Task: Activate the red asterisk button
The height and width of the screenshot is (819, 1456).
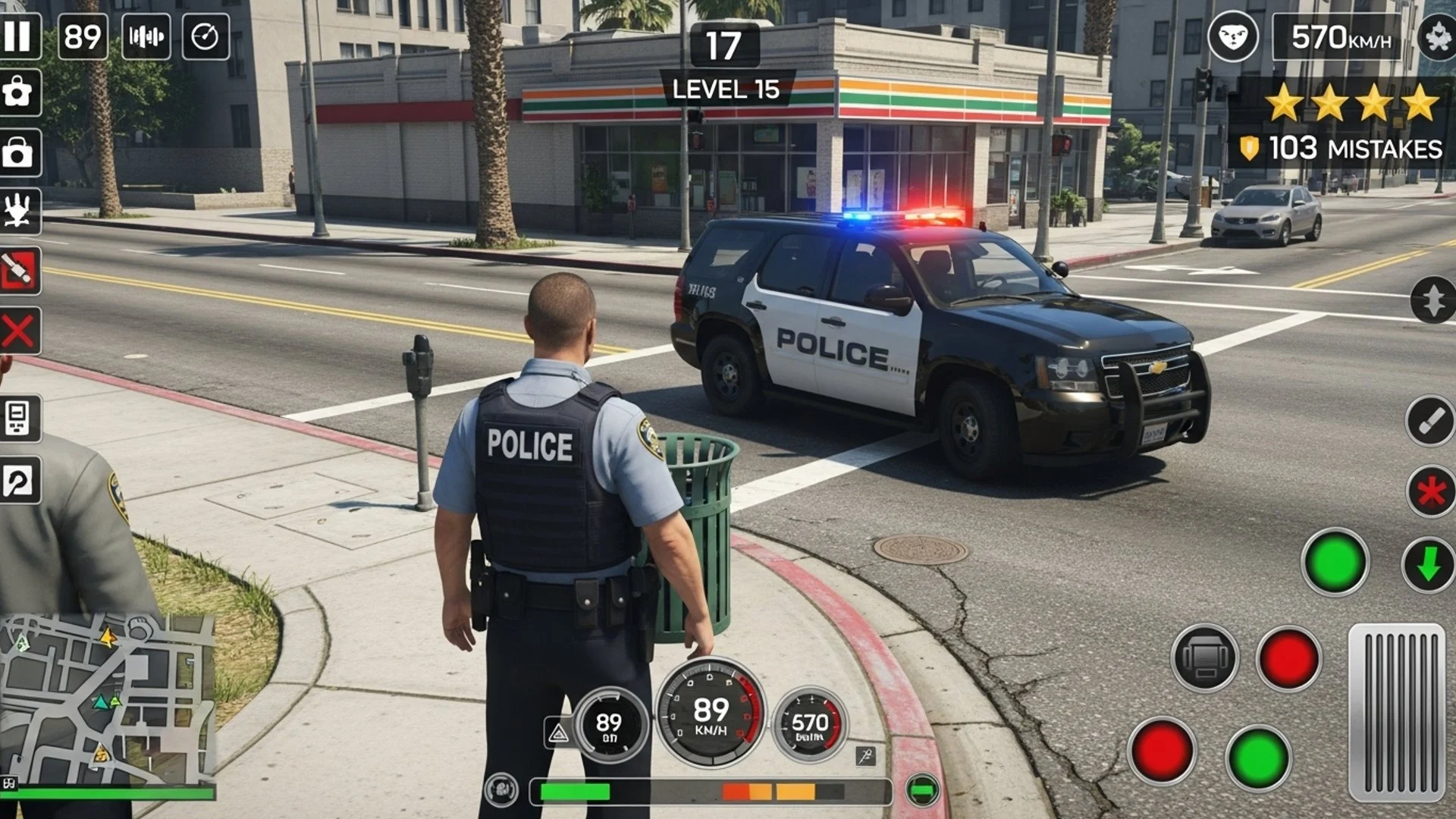Action: click(1431, 492)
